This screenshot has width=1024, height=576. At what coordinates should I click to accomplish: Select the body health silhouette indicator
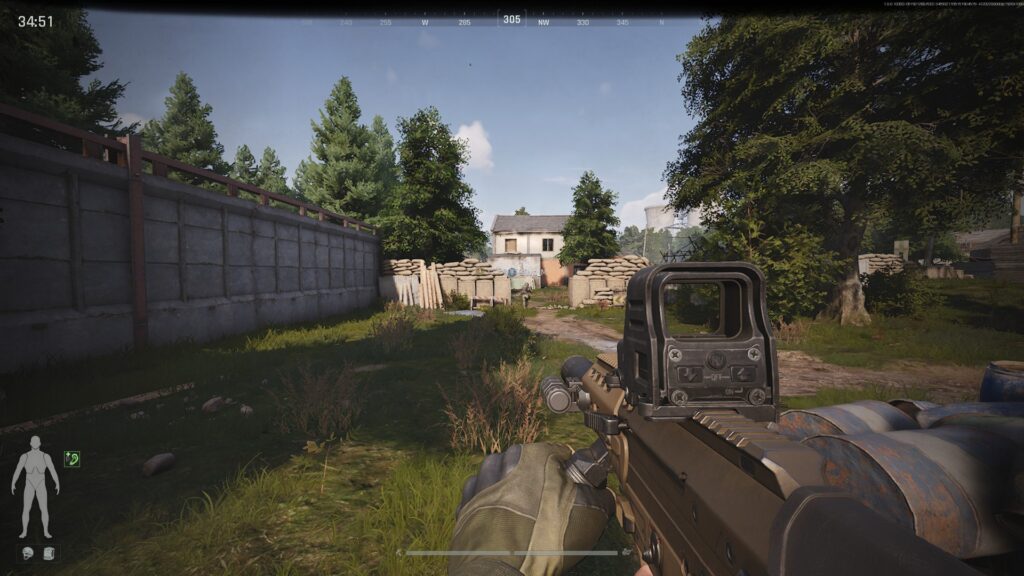[x=35, y=485]
